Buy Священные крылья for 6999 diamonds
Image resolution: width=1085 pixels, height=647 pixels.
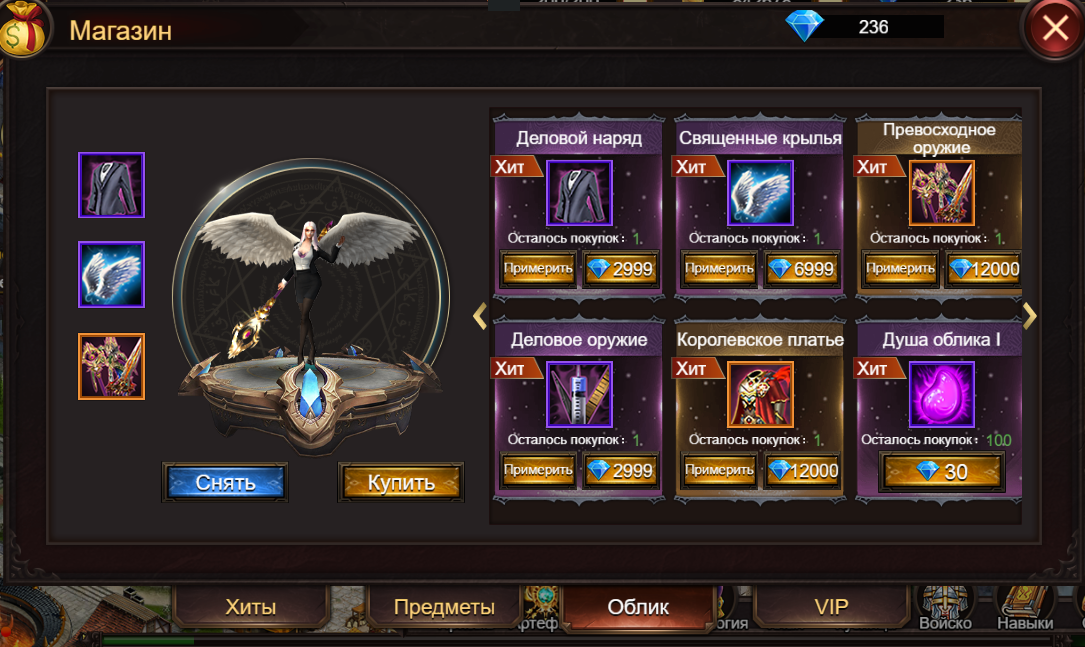point(802,269)
